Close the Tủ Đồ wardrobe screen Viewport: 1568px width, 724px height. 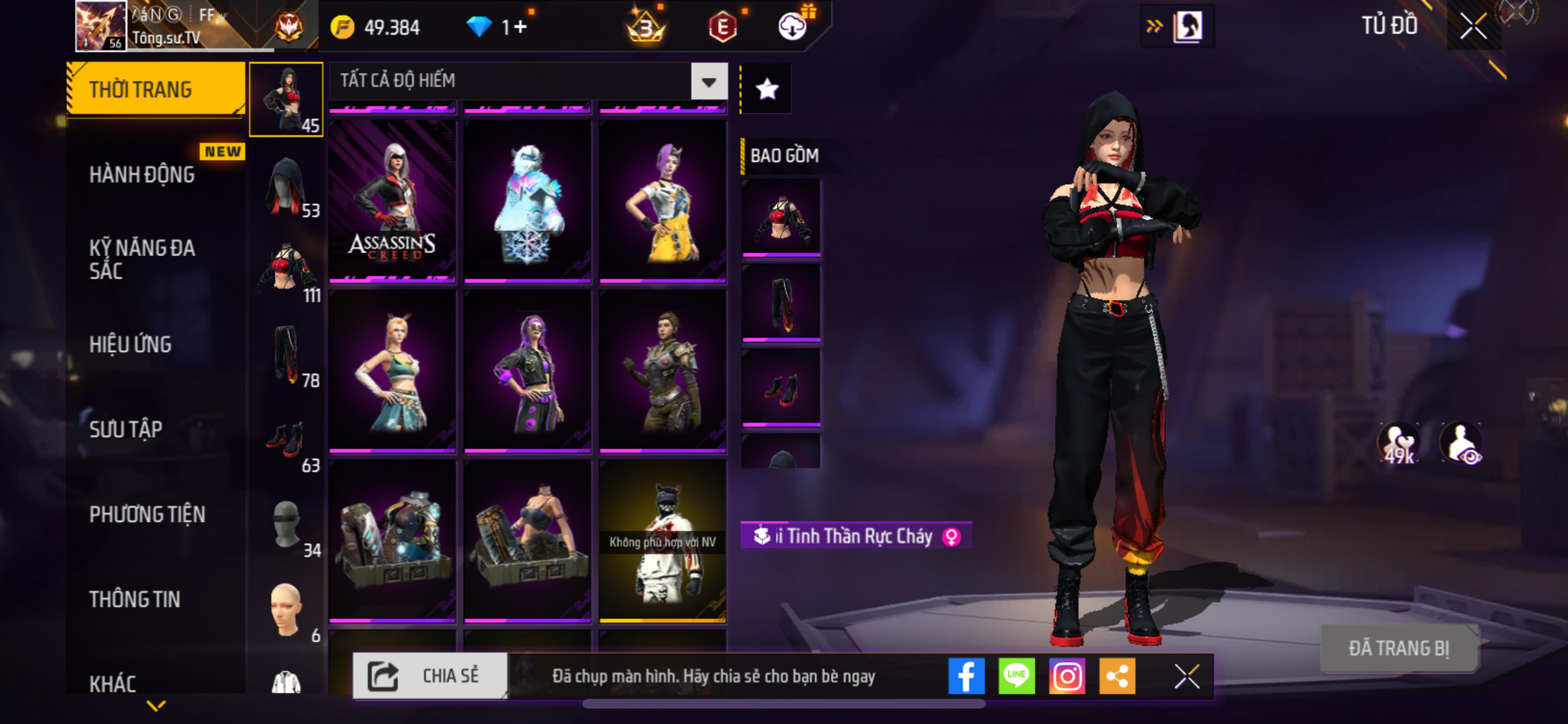pos(1473,26)
